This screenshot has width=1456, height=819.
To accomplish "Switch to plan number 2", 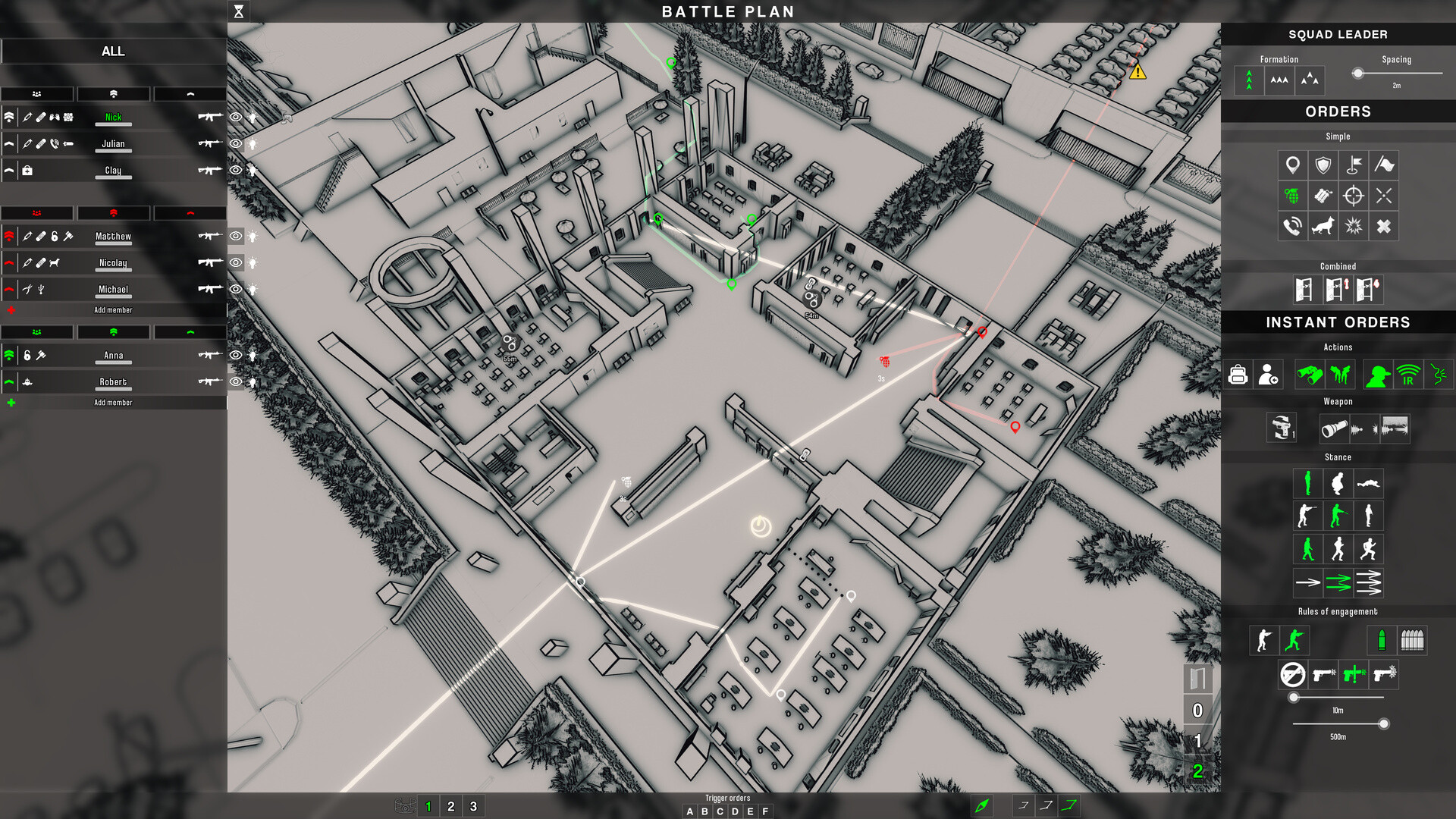I will point(450,806).
